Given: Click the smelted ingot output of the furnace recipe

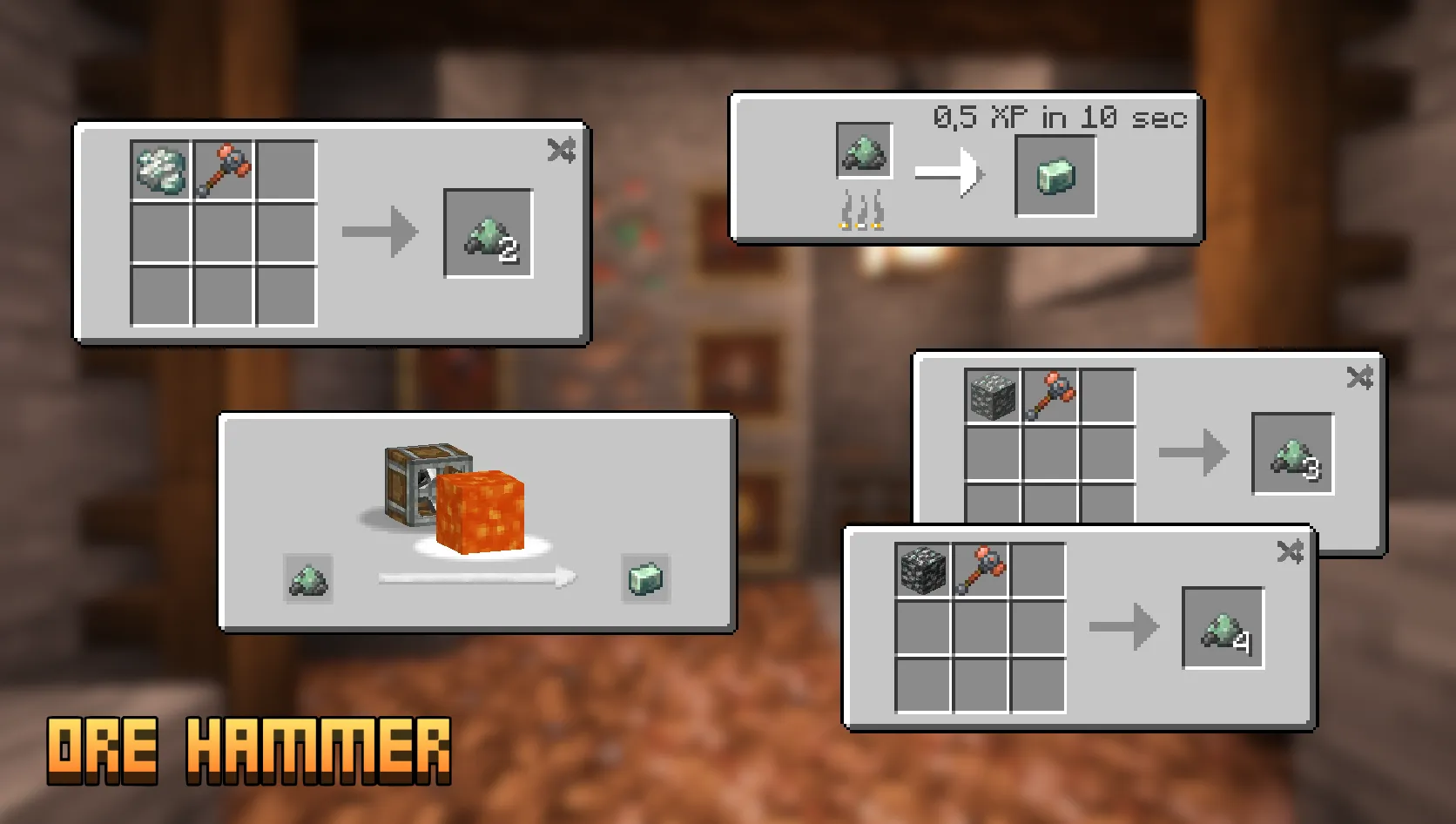Looking at the screenshot, I should coord(1055,173).
